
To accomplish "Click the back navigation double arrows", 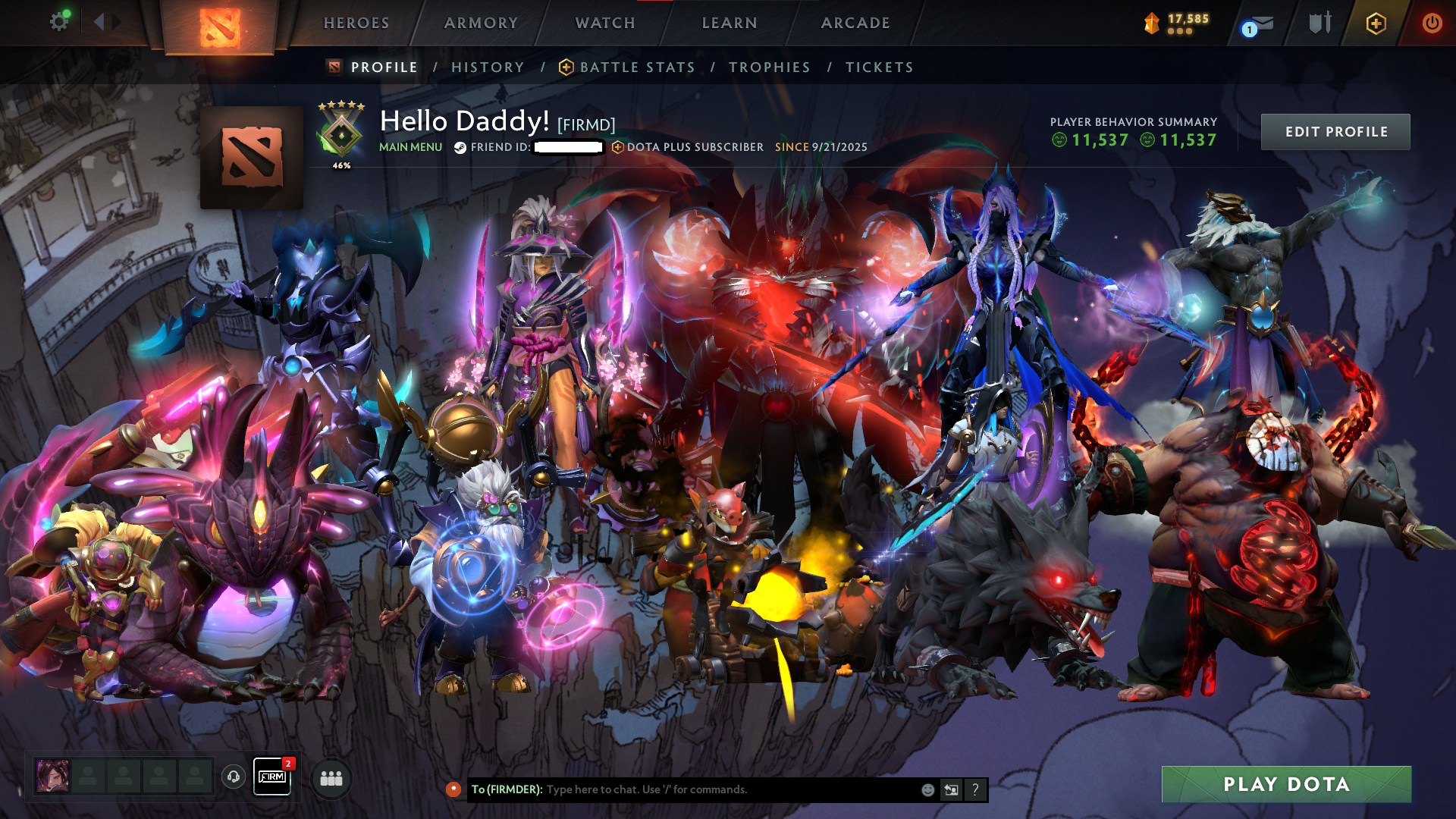I will (x=101, y=22).
